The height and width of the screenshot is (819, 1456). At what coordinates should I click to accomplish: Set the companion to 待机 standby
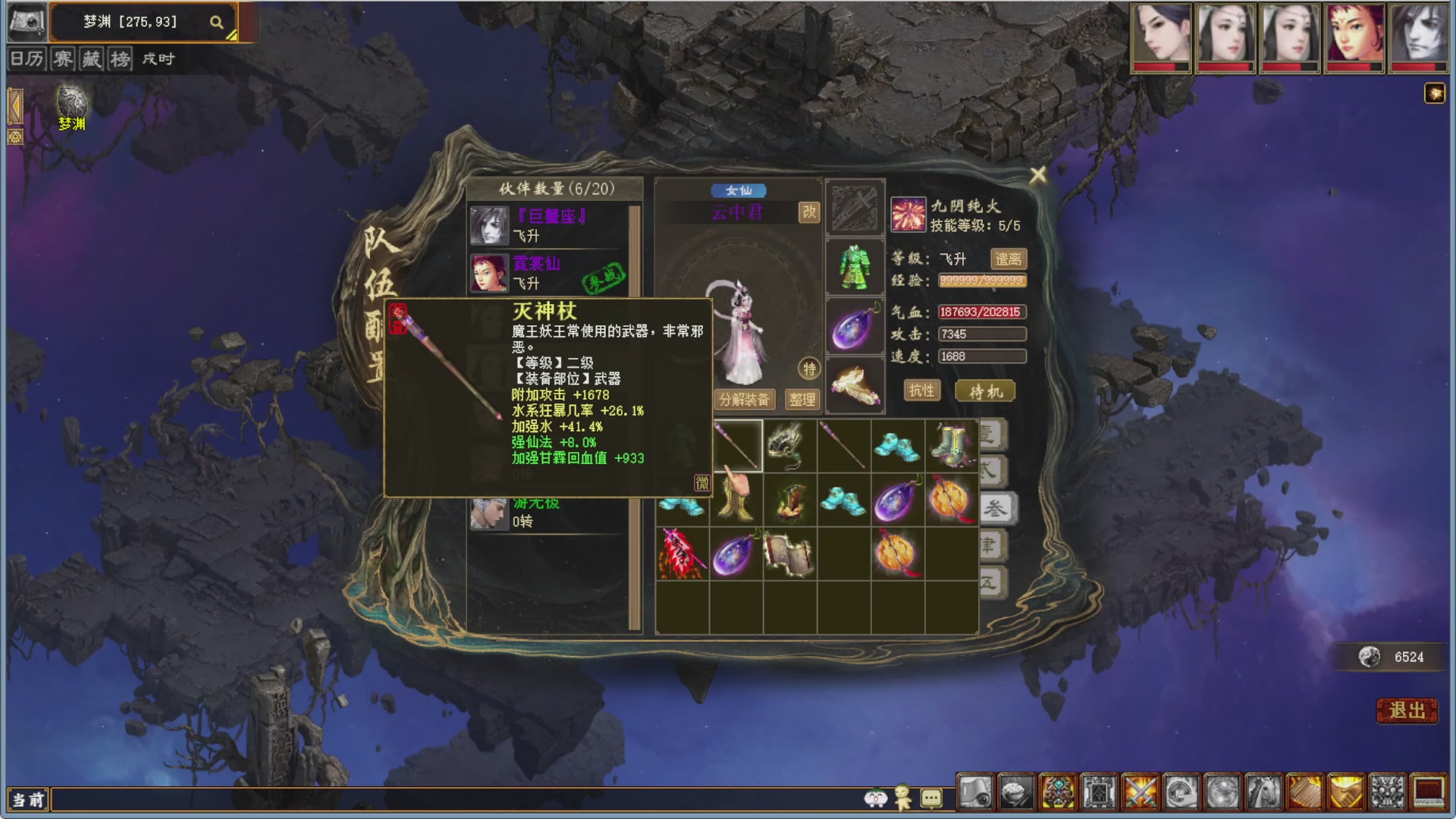[x=985, y=391]
